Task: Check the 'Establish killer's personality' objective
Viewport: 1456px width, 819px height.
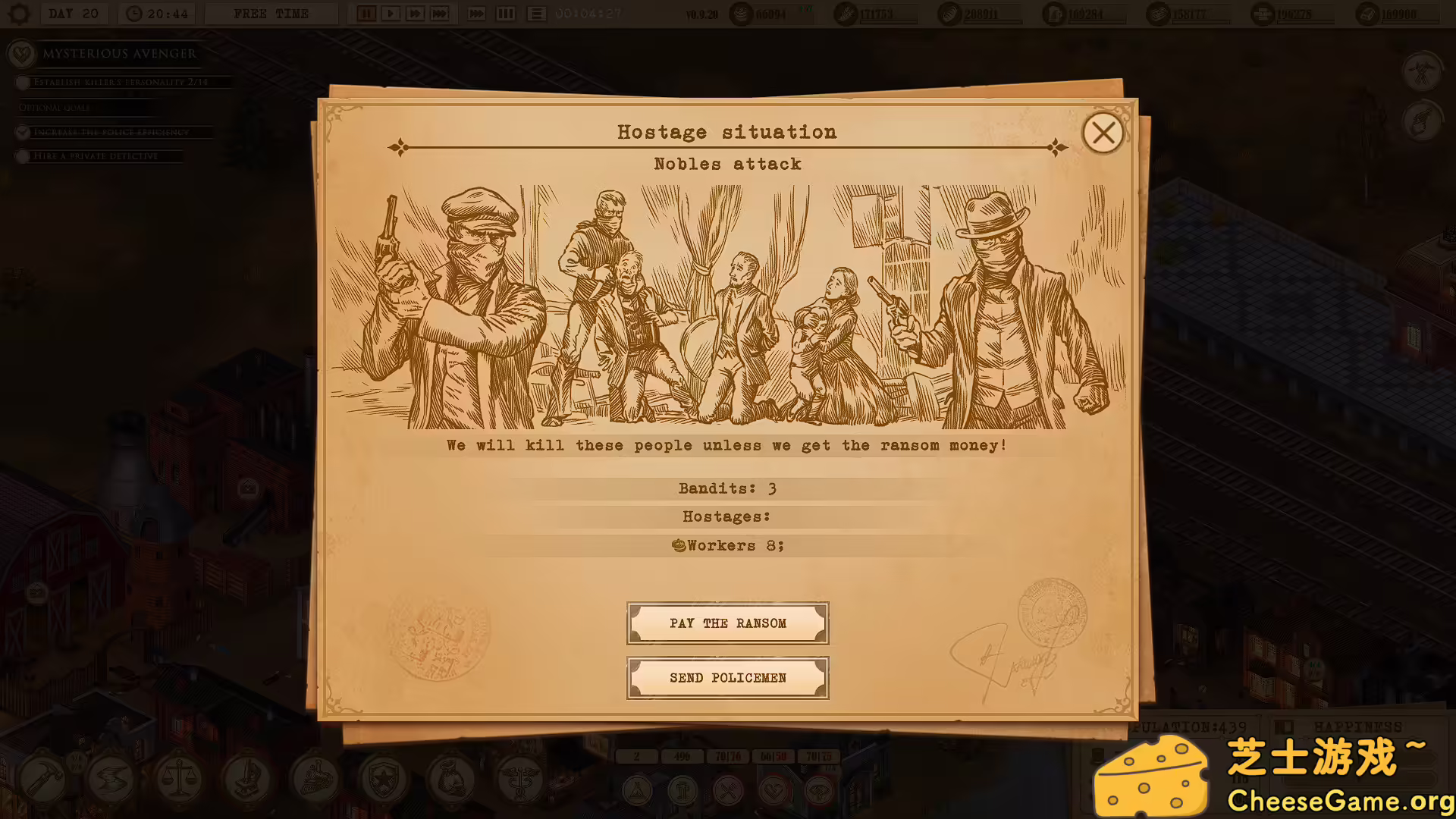Action: pos(22,82)
